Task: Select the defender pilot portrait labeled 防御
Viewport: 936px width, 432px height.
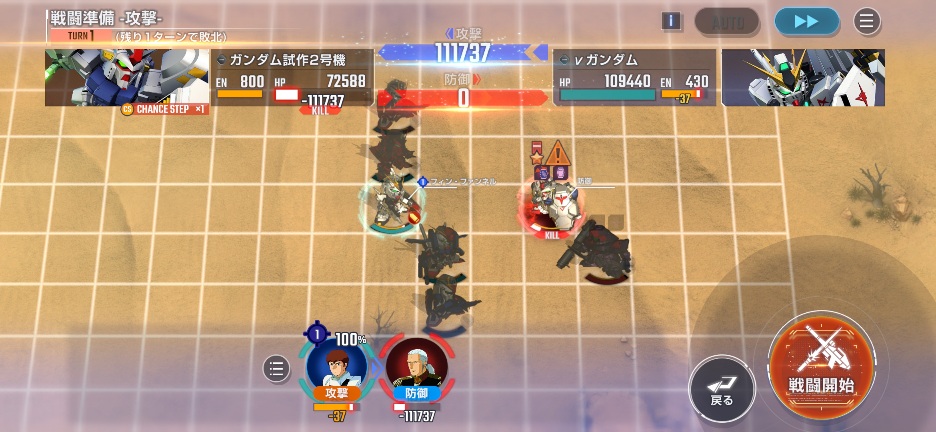Action: tap(416, 367)
